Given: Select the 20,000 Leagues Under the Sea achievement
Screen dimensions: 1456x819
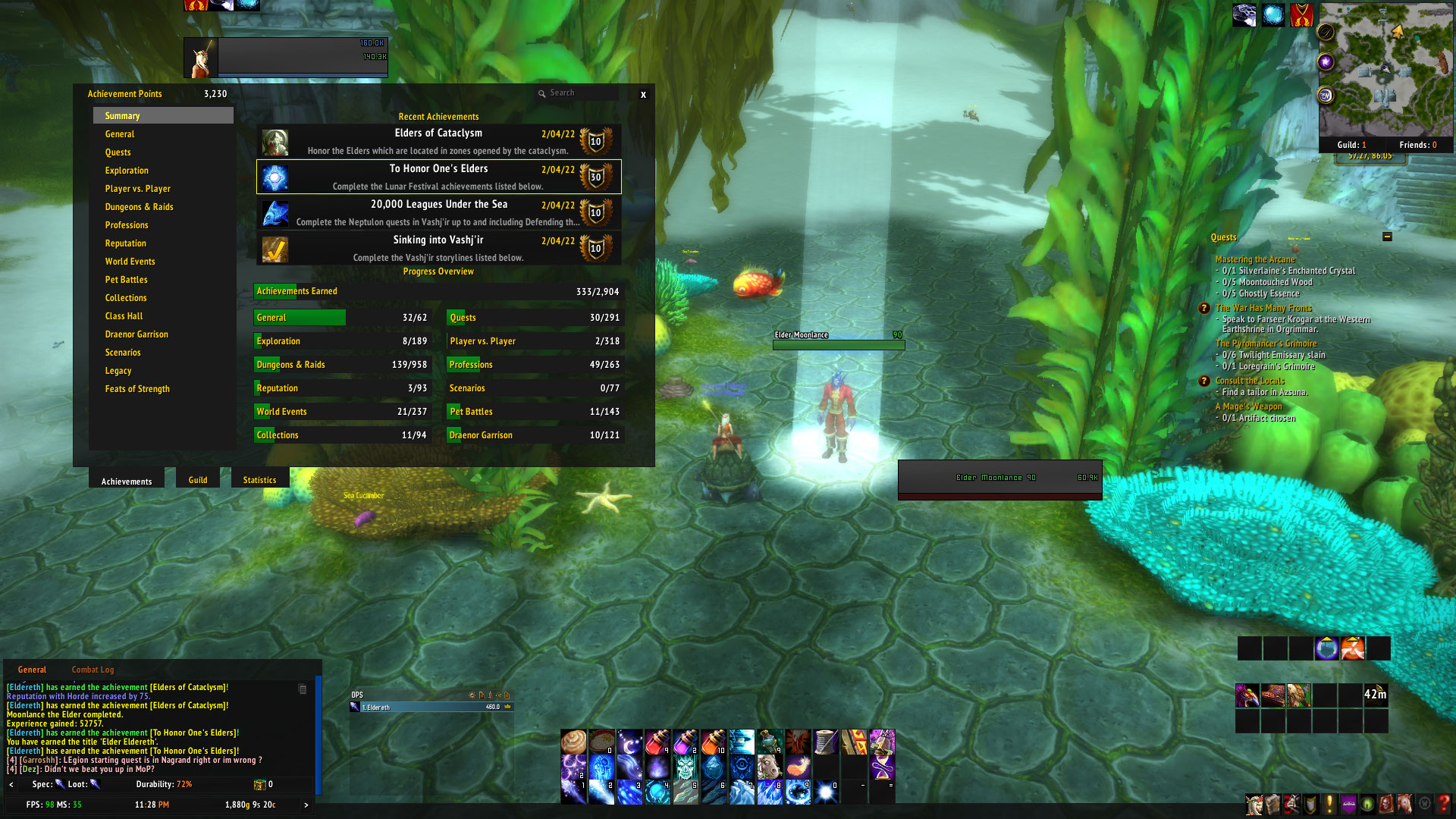Looking at the screenshot, I should 438,212.
